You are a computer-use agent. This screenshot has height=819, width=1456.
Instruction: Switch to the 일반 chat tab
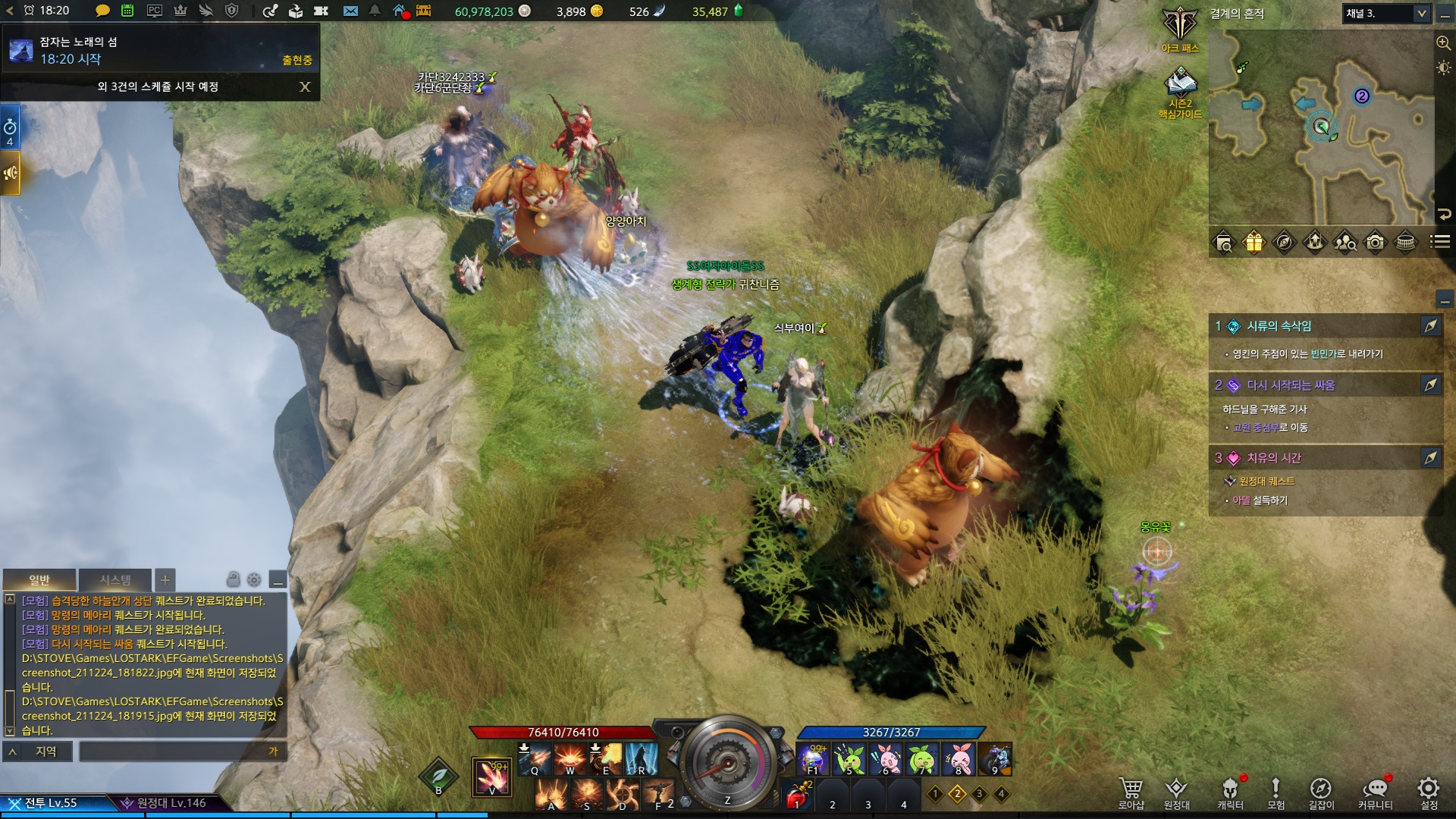coord(39,580)
